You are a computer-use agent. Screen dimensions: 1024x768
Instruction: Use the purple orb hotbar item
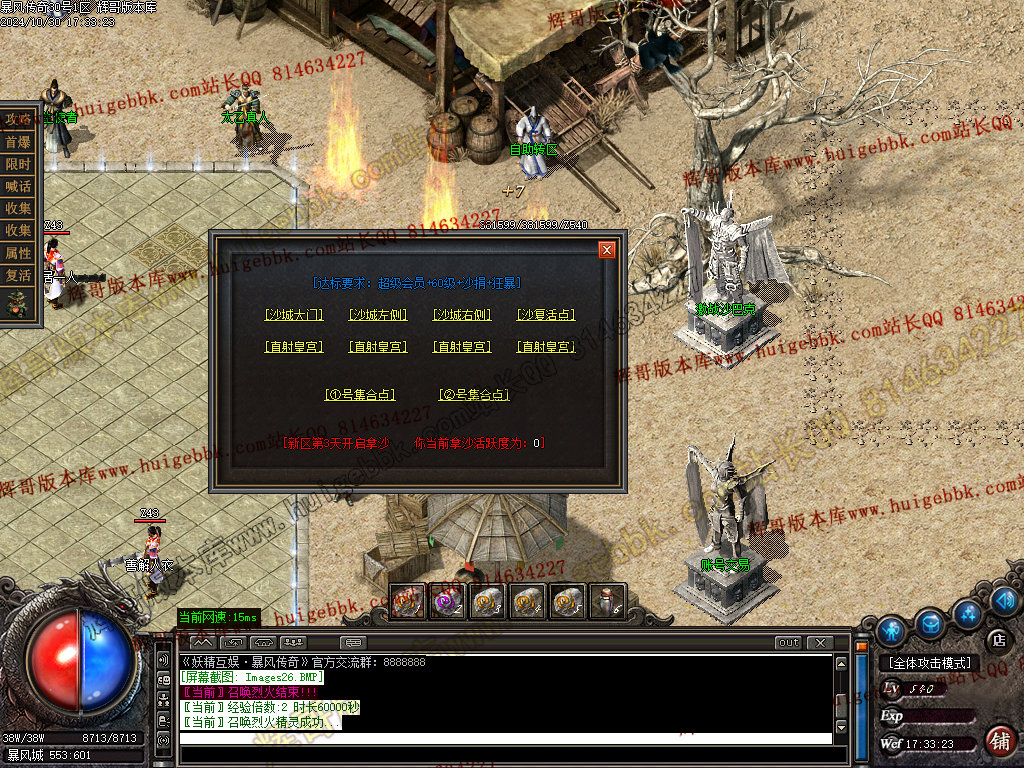tap(445, 601)
